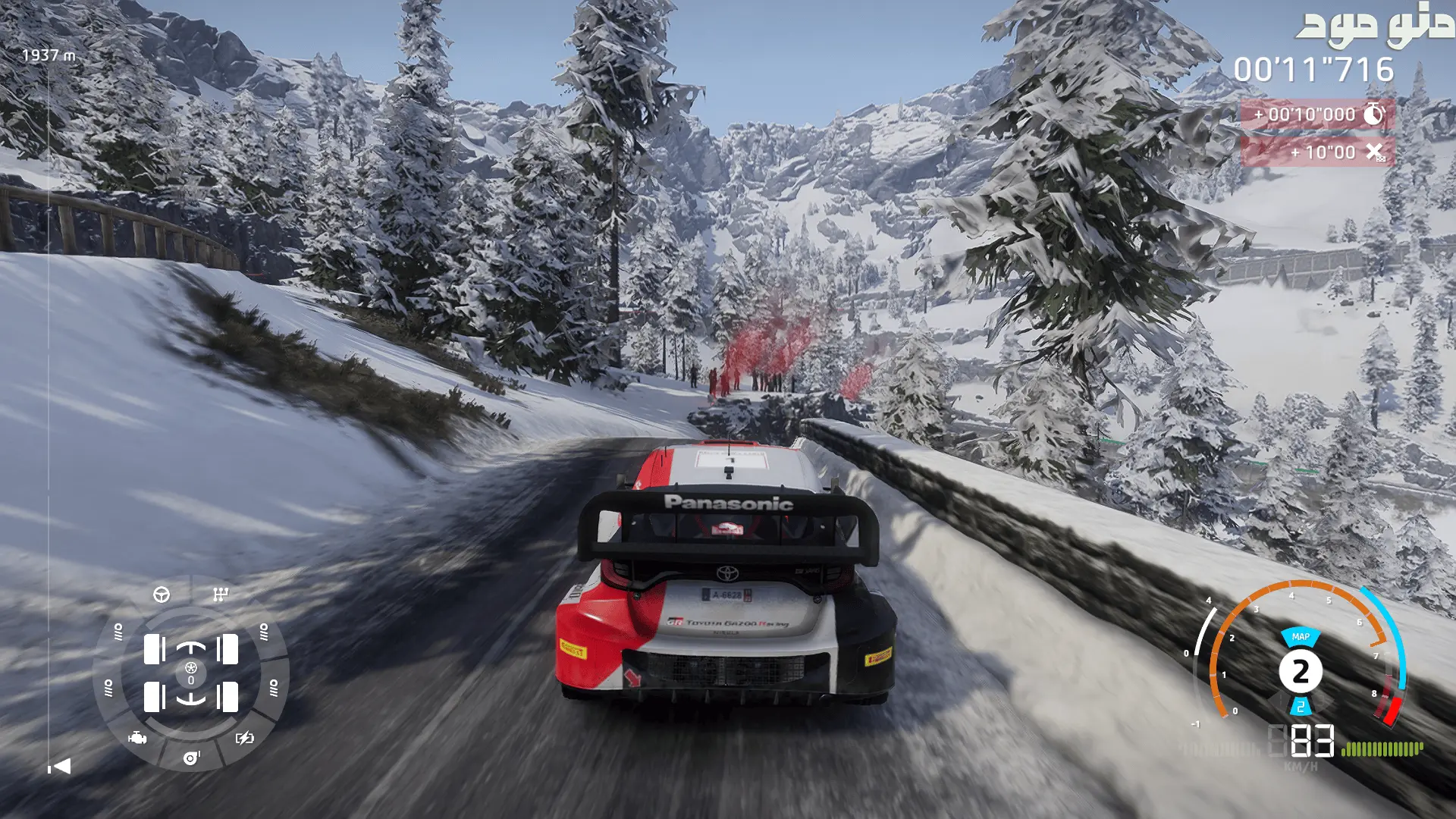Click the stopwatch time penalty notification

(x=1317, y=115)
